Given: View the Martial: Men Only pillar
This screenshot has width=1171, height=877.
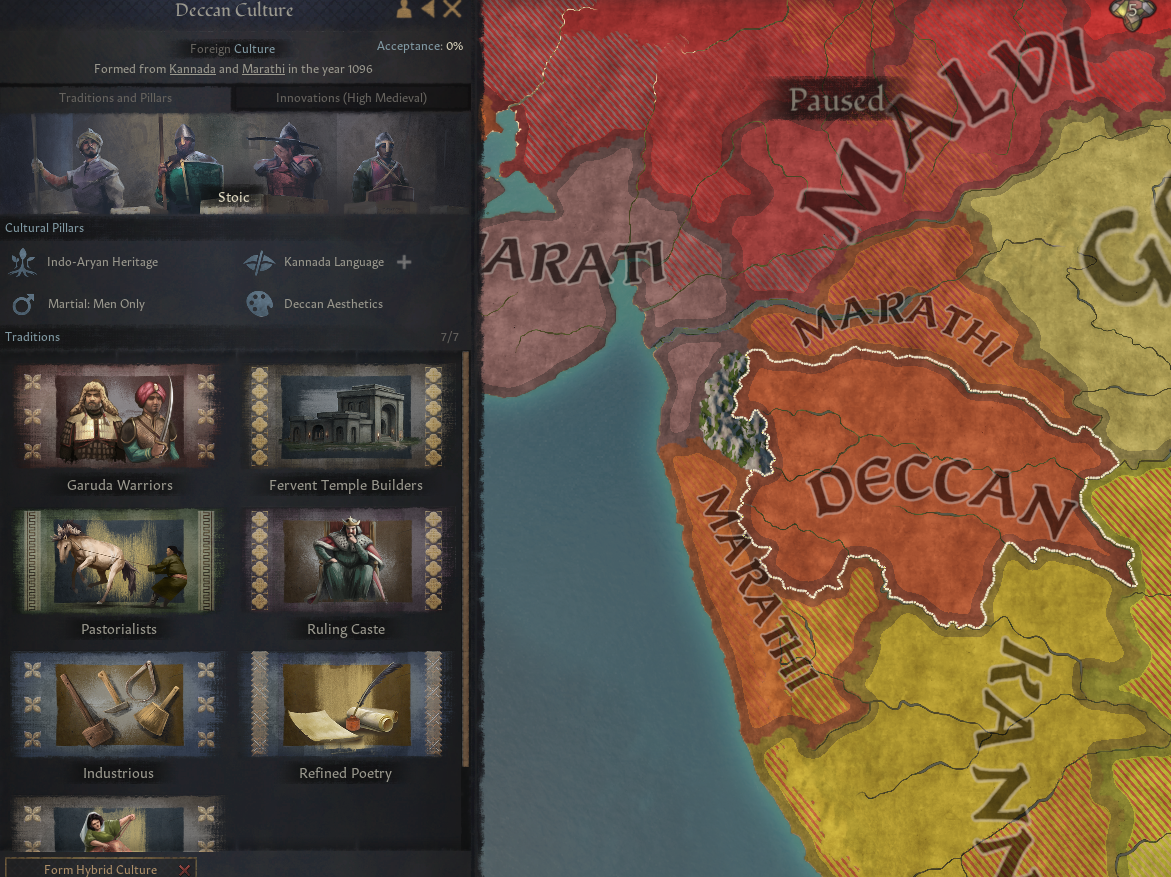Looking at the screenshot, I should coord(96,304).
